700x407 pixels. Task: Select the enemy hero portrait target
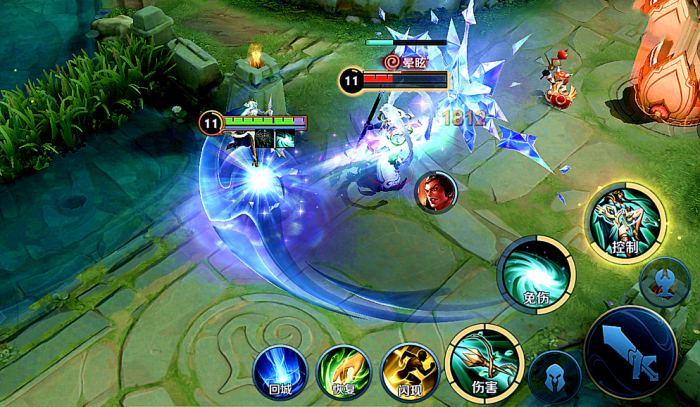[x=435, y=191]
